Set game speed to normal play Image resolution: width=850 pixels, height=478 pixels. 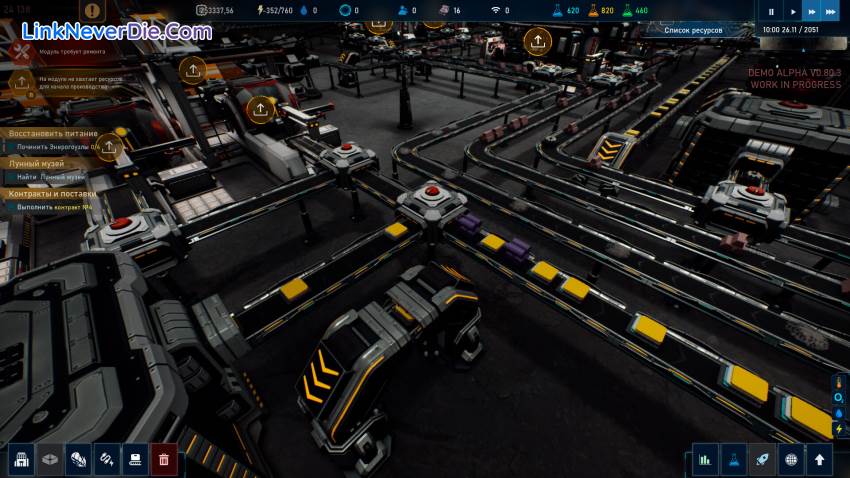792,12
